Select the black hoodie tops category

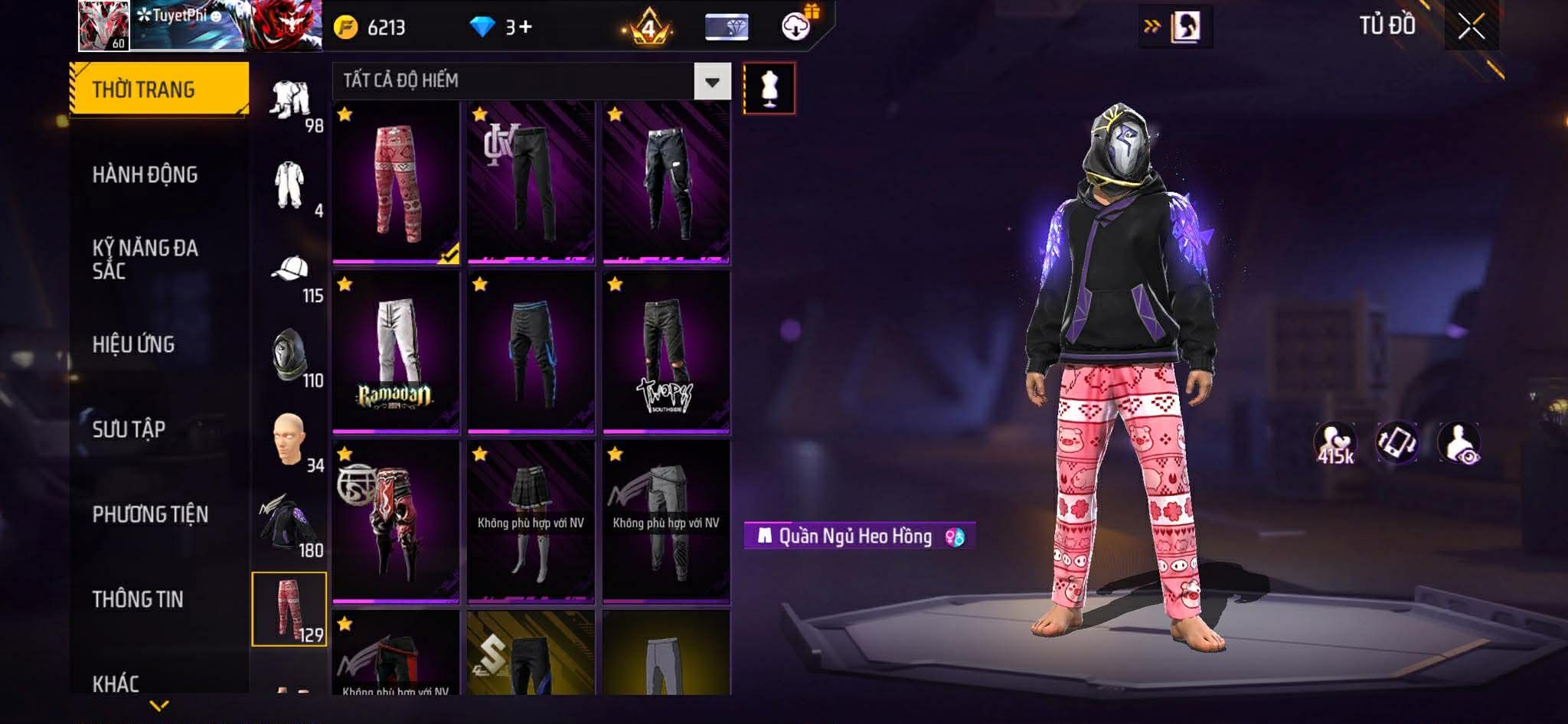[290, 524]
